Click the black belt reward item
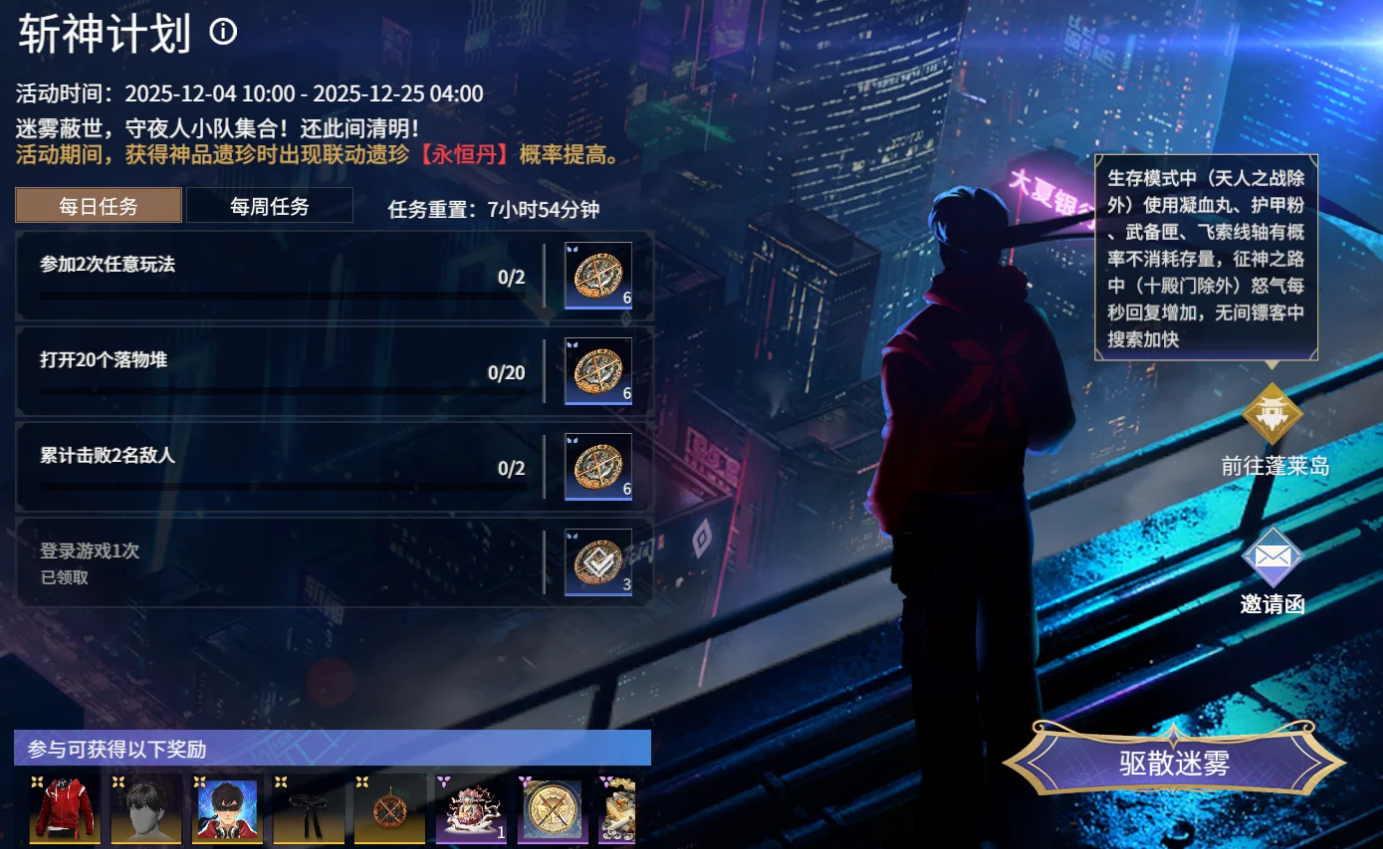 coord(308,808)
